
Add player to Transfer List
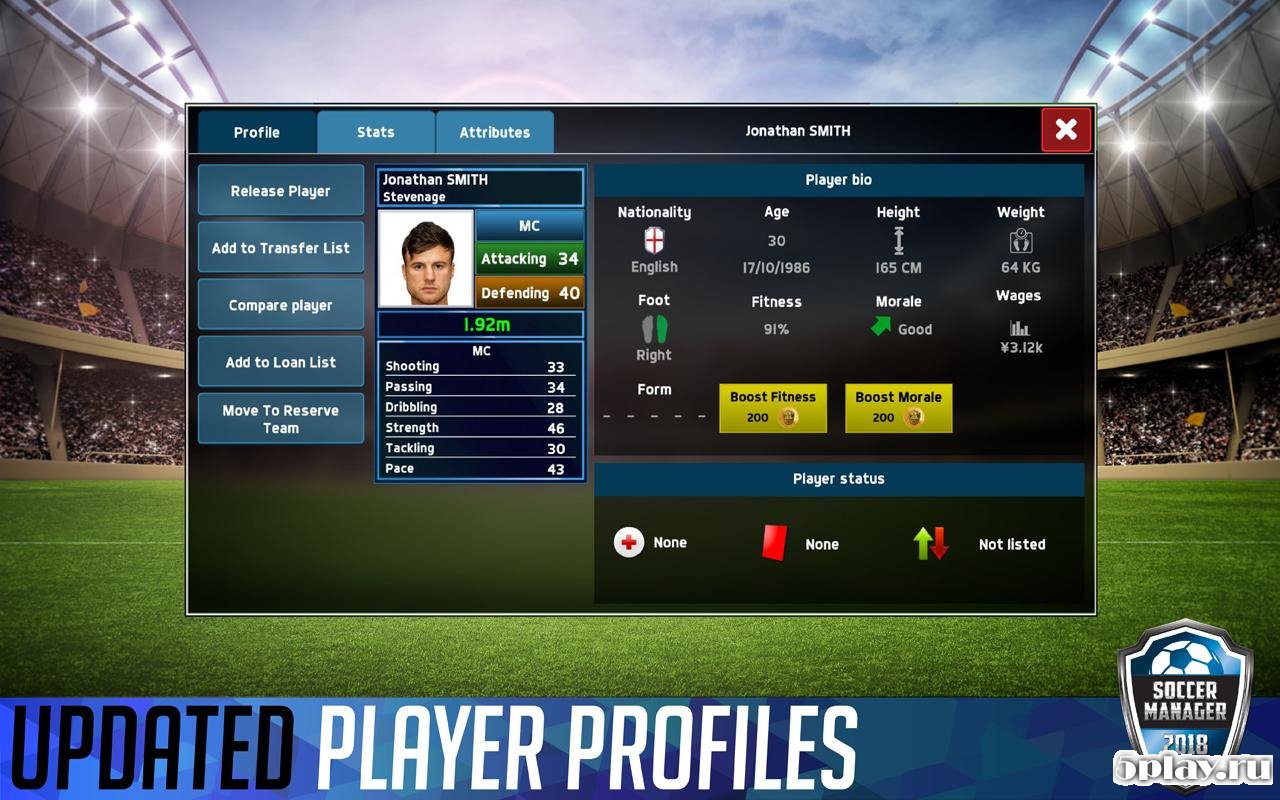pos(281,248)
